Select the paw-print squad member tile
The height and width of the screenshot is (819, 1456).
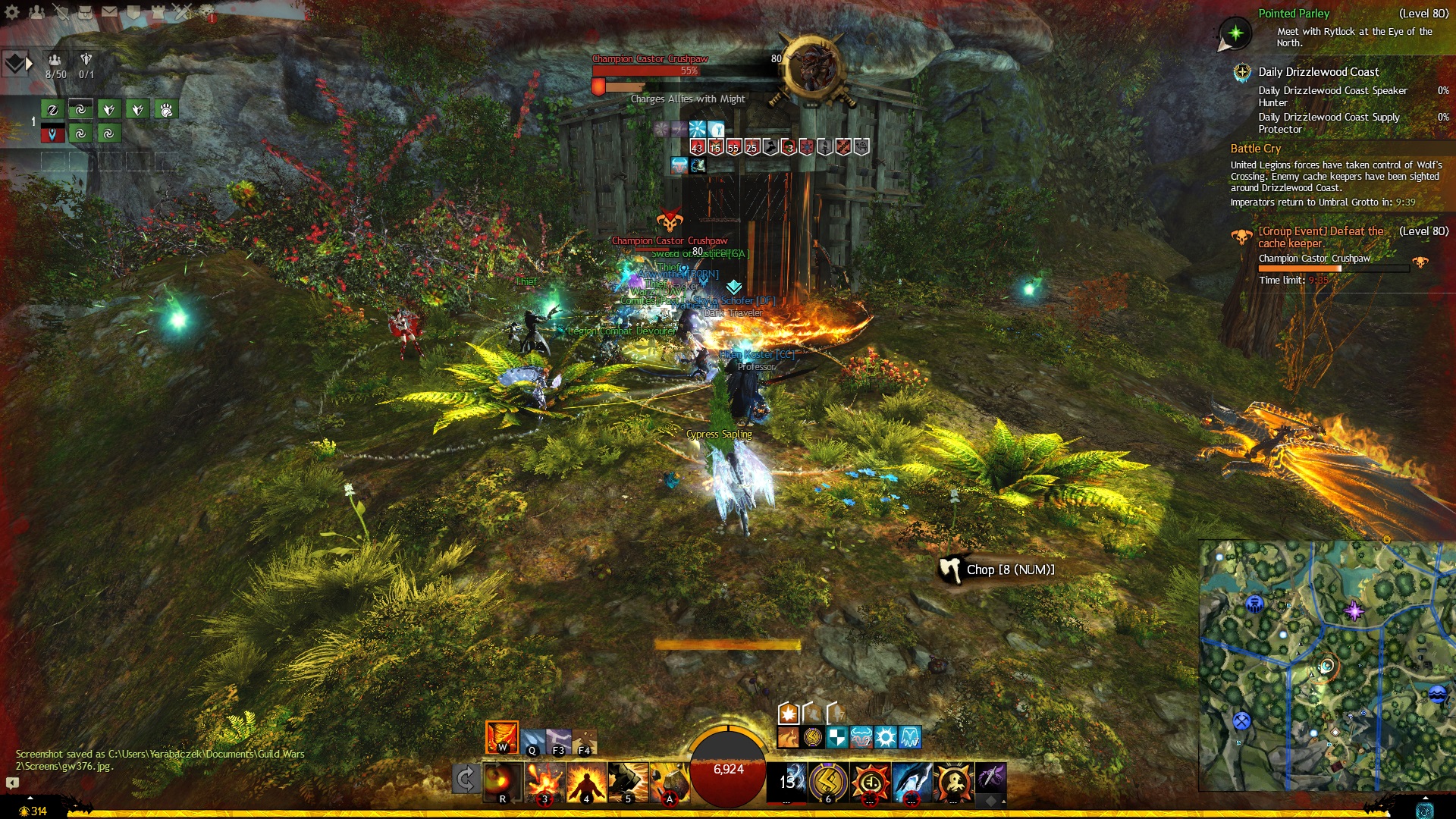(x=166, y=110)
